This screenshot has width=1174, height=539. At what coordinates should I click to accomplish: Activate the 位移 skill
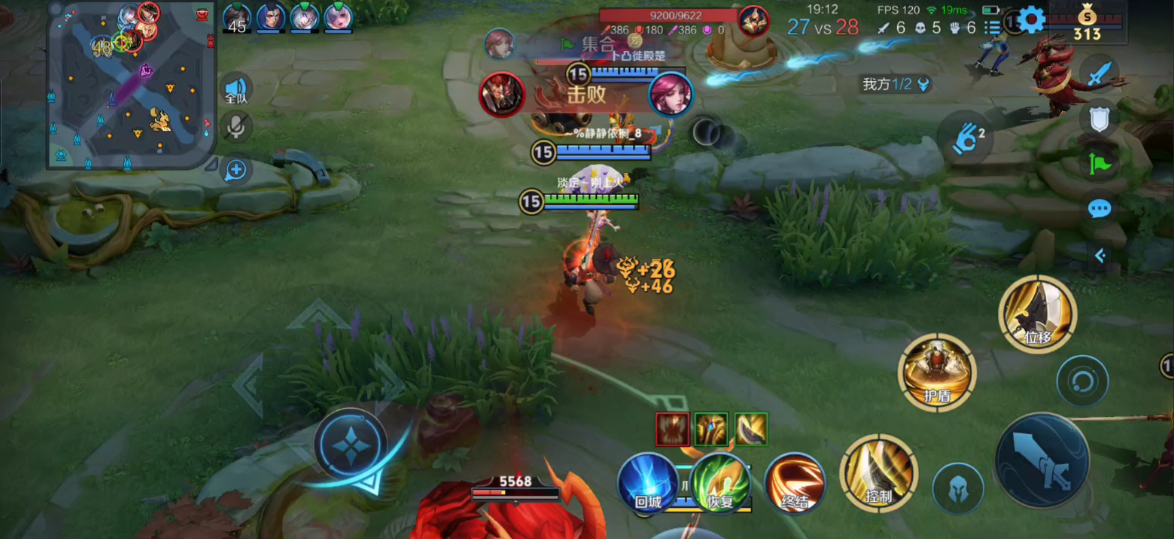(x=1037, y=315)
